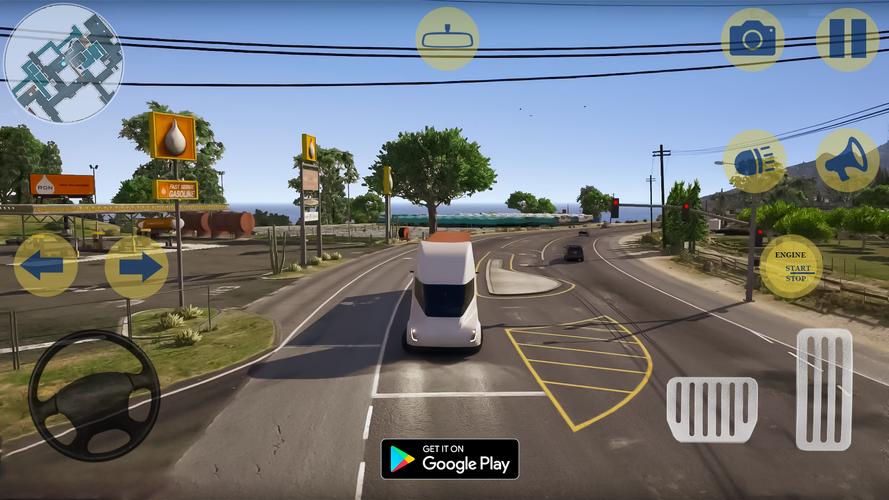This screenshot has height=500, width=889.
Task: Toggle the headlights button
Action: (754, 162)
